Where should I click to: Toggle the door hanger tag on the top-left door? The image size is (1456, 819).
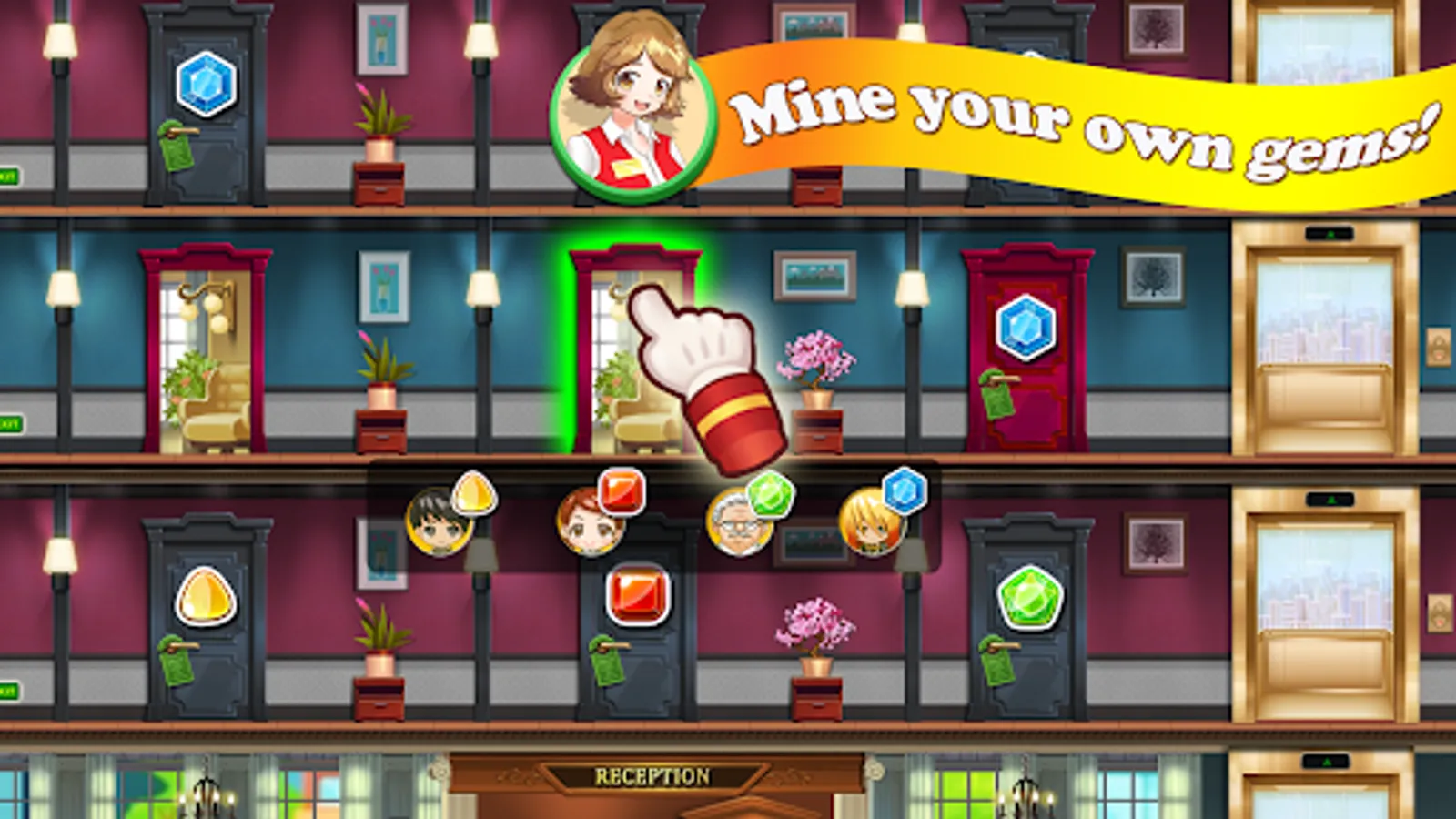pyautogui.click(x=176, y=146)
